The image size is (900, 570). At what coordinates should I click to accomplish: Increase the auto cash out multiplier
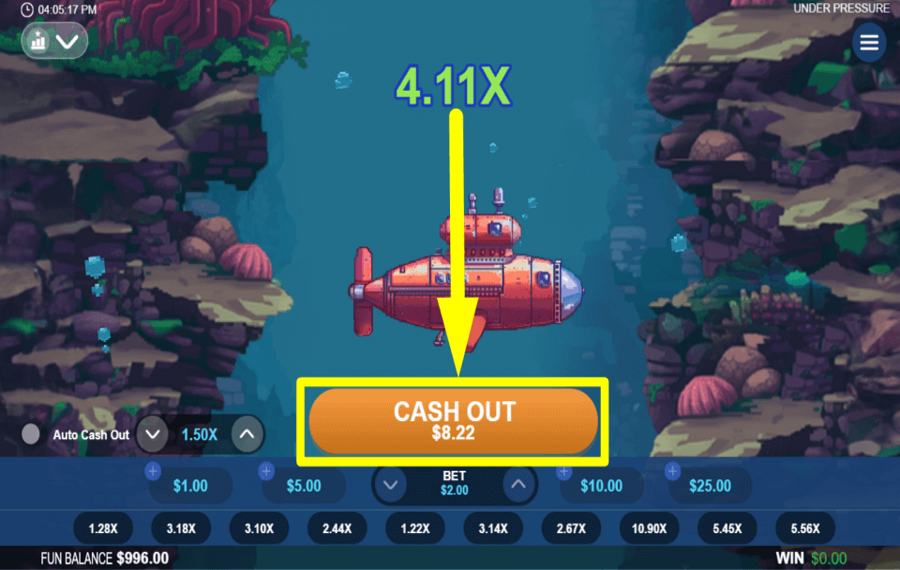coord(247,434)
